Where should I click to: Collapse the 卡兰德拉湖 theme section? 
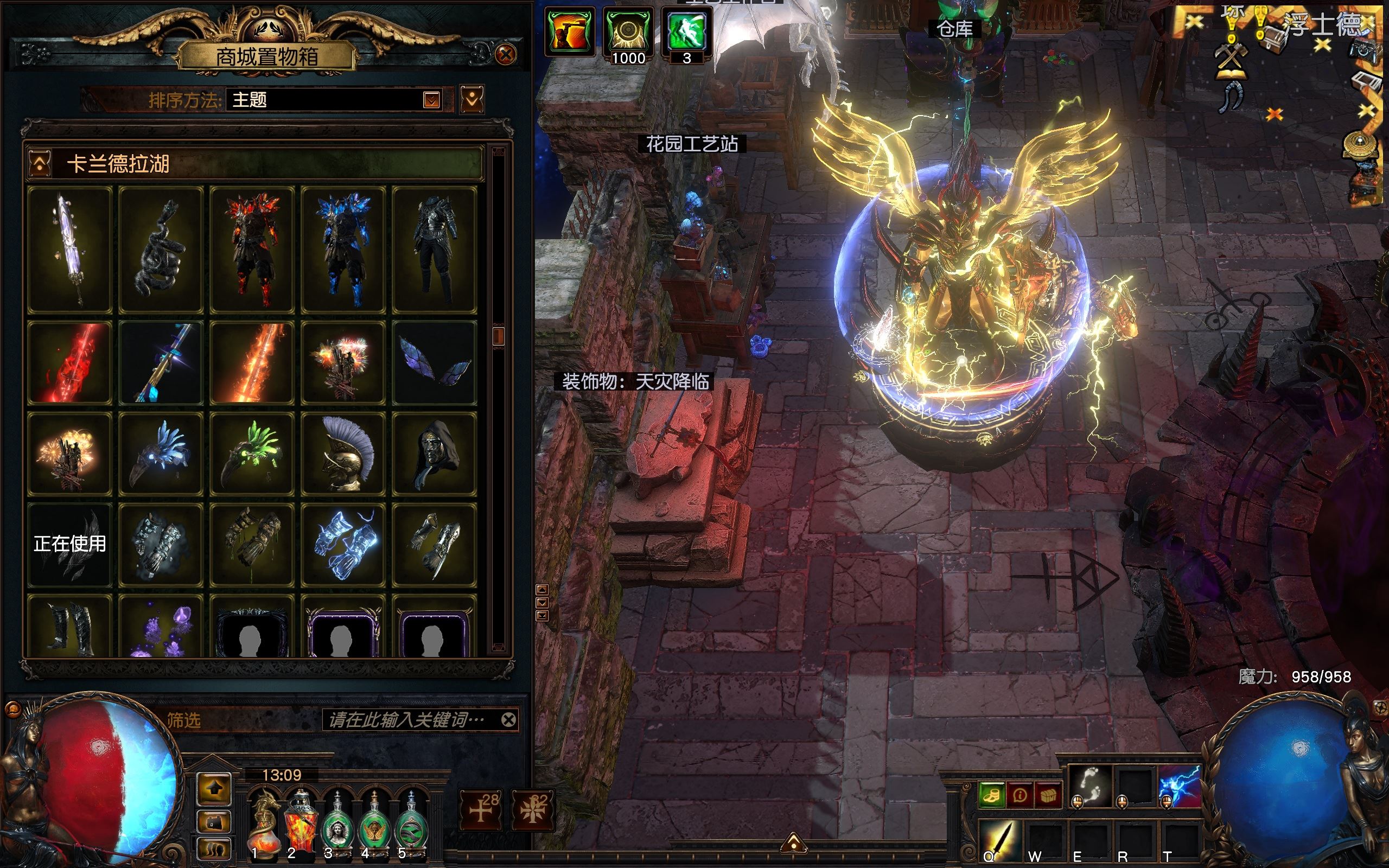40,164
